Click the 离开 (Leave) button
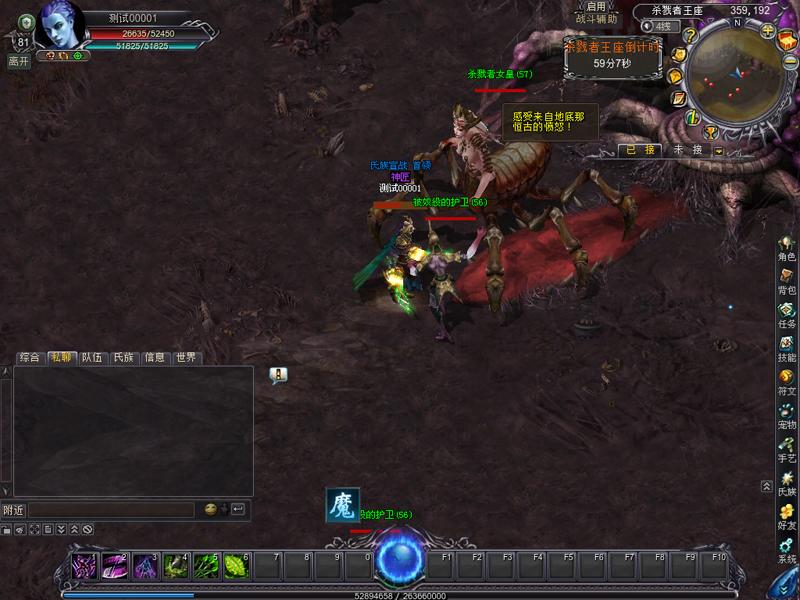The height and width of the screenshot is (600, 800). click(18, 61)
